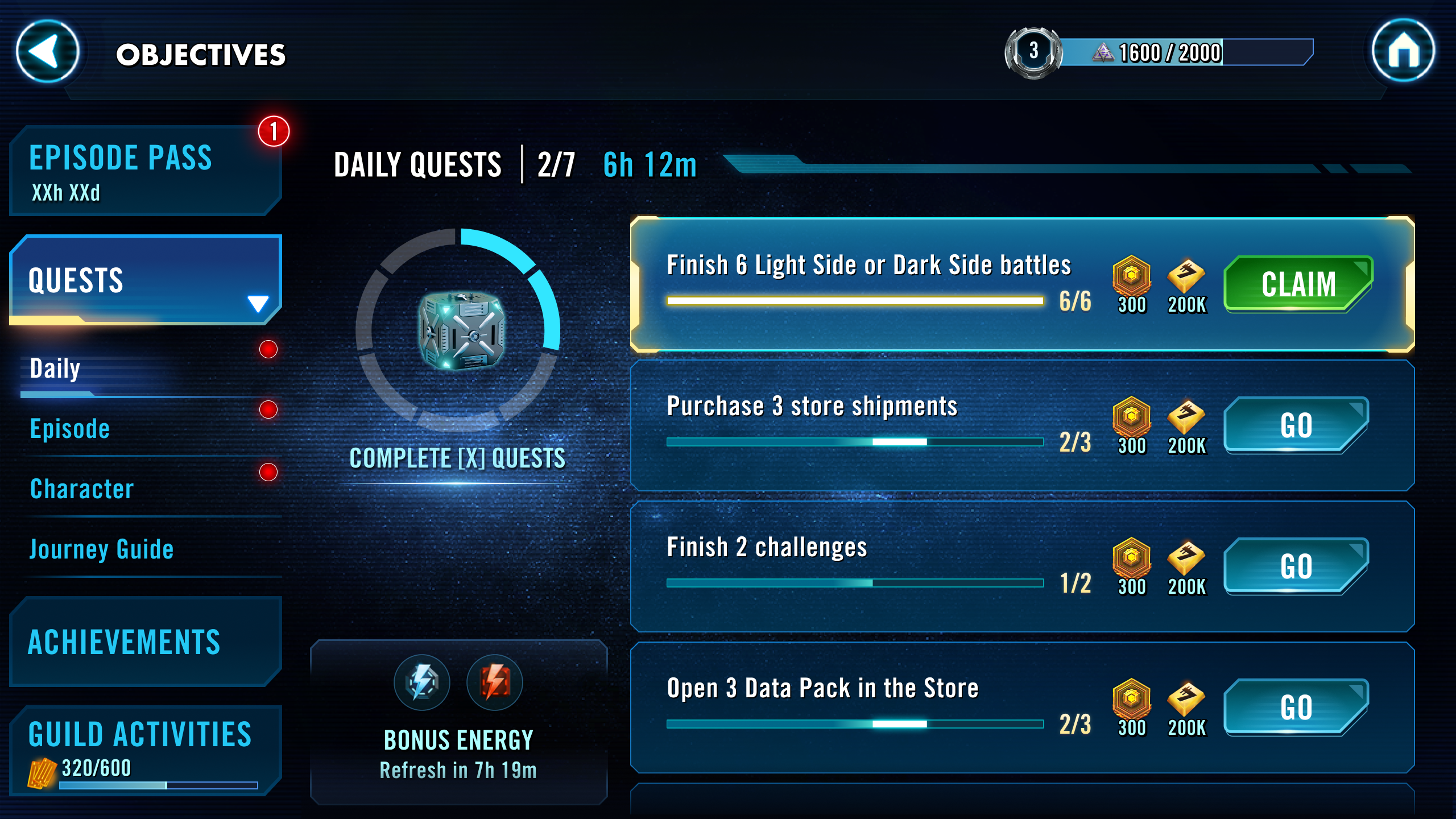Open the Journey Guide tab
This screenshot has width=1456, height=819.
tap(101, 549)
